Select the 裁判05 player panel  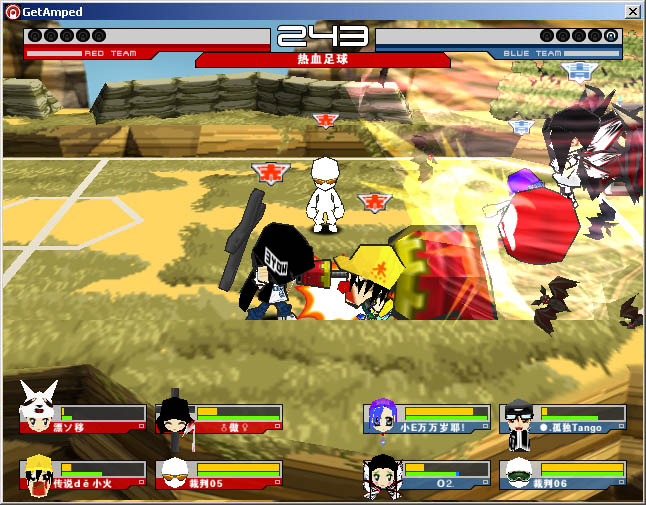pos(220,474)
